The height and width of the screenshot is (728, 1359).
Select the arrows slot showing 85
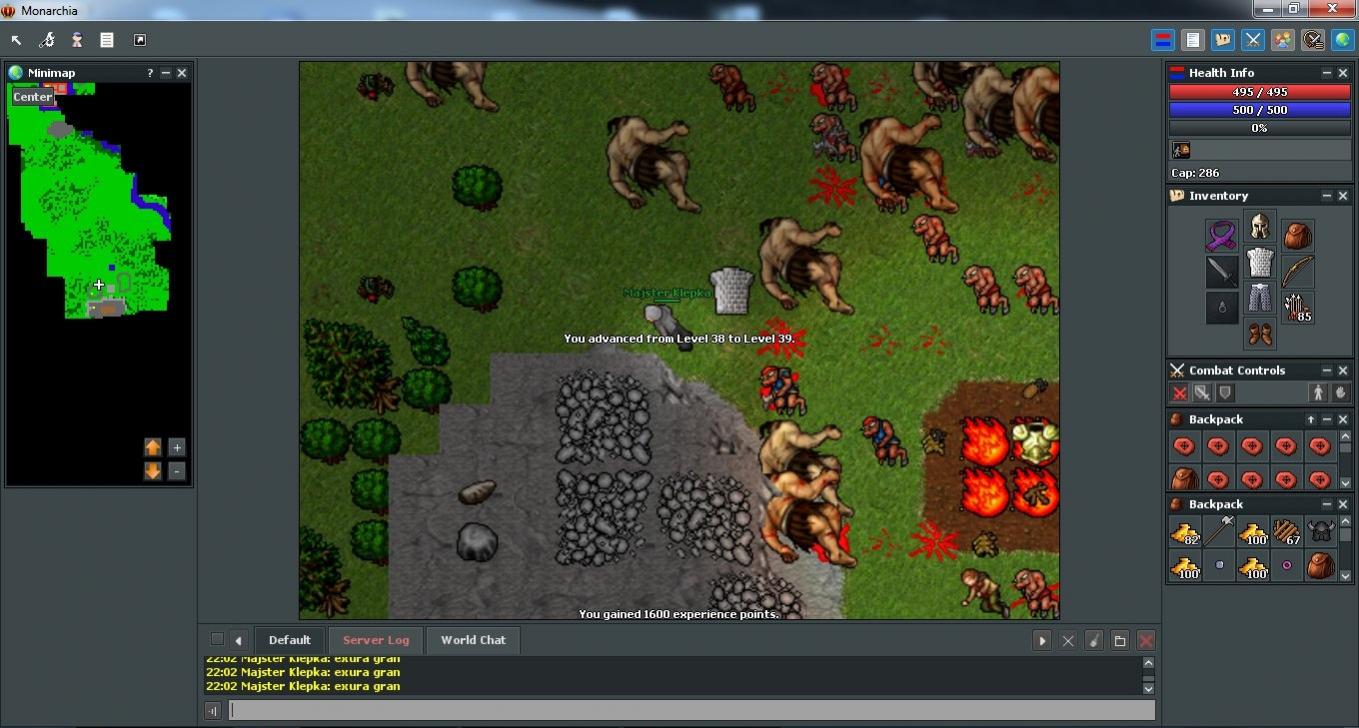[1297, 308]
